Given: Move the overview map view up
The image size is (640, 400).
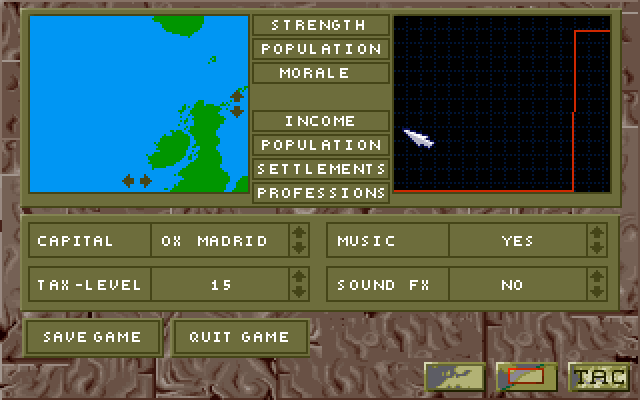Looking at the screenshot, I should point(237,96).
